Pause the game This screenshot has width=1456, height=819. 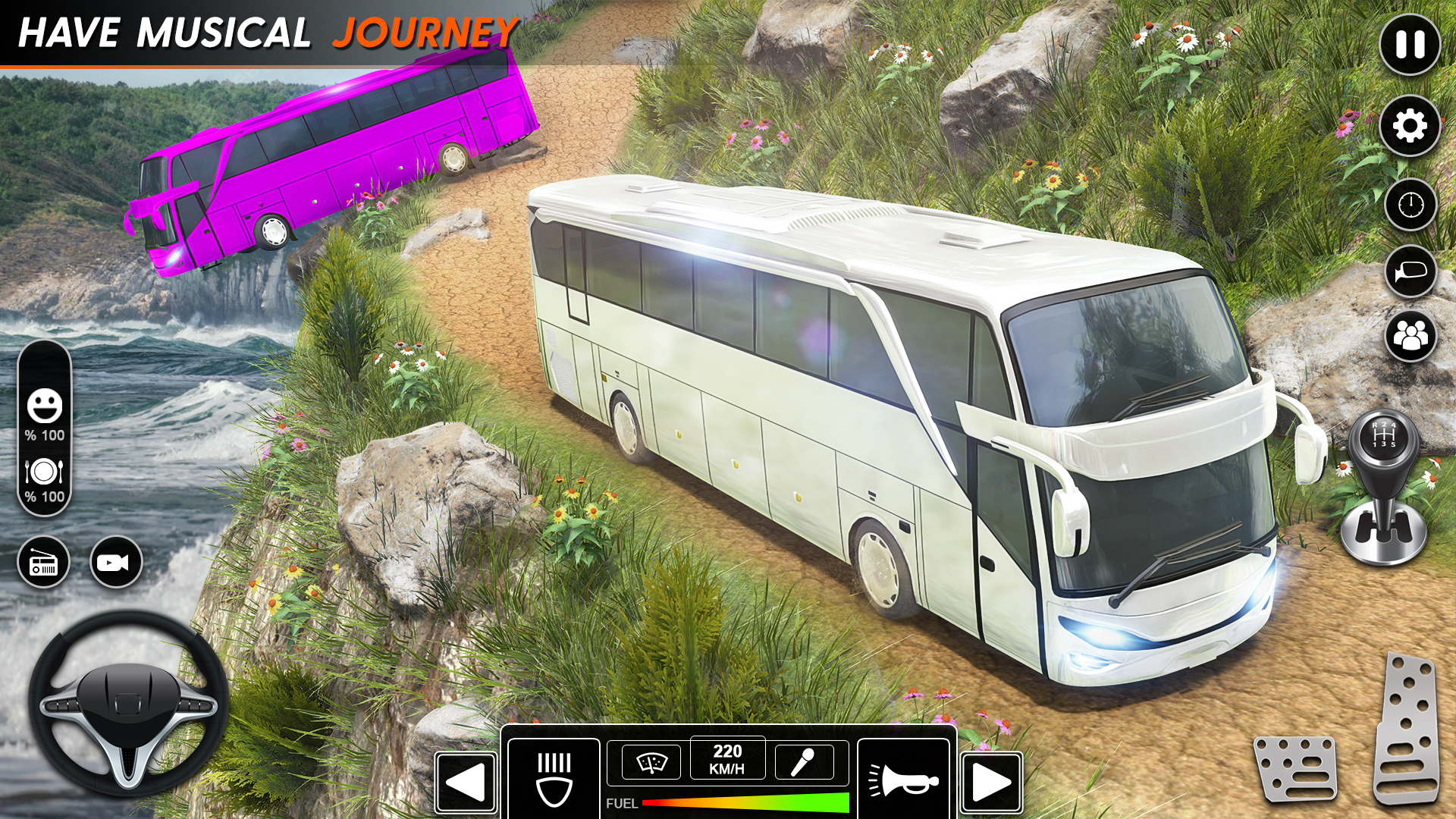(1410, 45)
